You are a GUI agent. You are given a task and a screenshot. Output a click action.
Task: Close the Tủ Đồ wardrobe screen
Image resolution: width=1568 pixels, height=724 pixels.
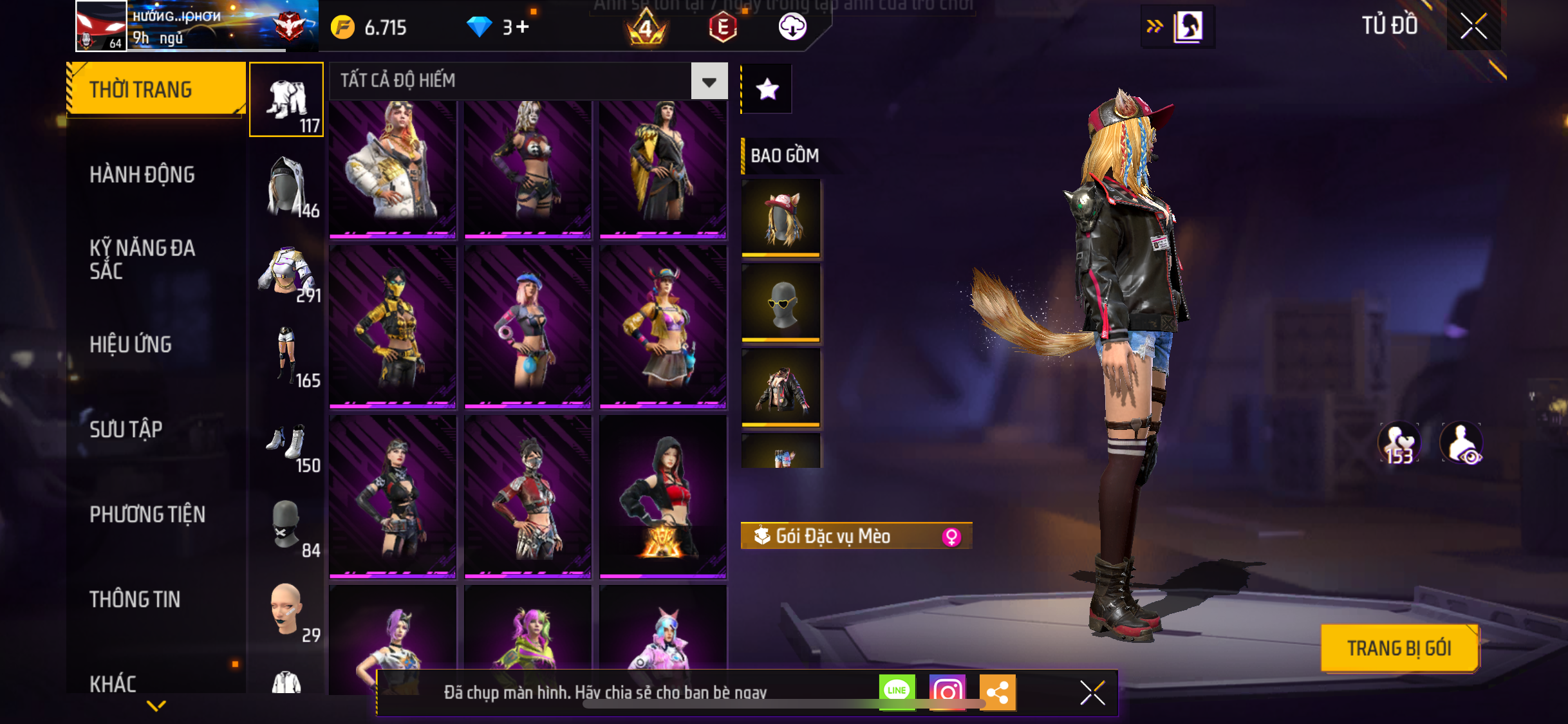(x=1473, y=26)
